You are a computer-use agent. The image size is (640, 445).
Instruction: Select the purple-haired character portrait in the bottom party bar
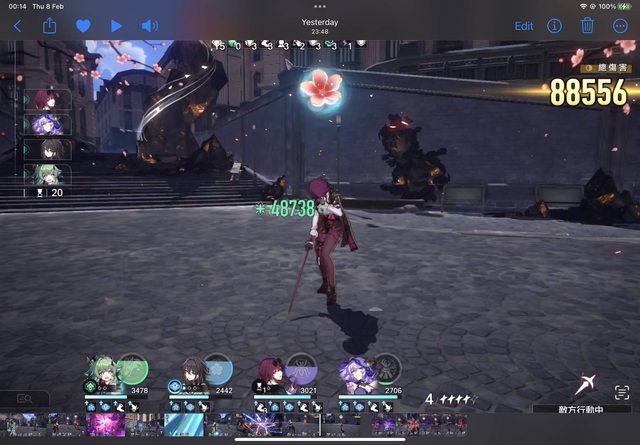tap(357, 369)
